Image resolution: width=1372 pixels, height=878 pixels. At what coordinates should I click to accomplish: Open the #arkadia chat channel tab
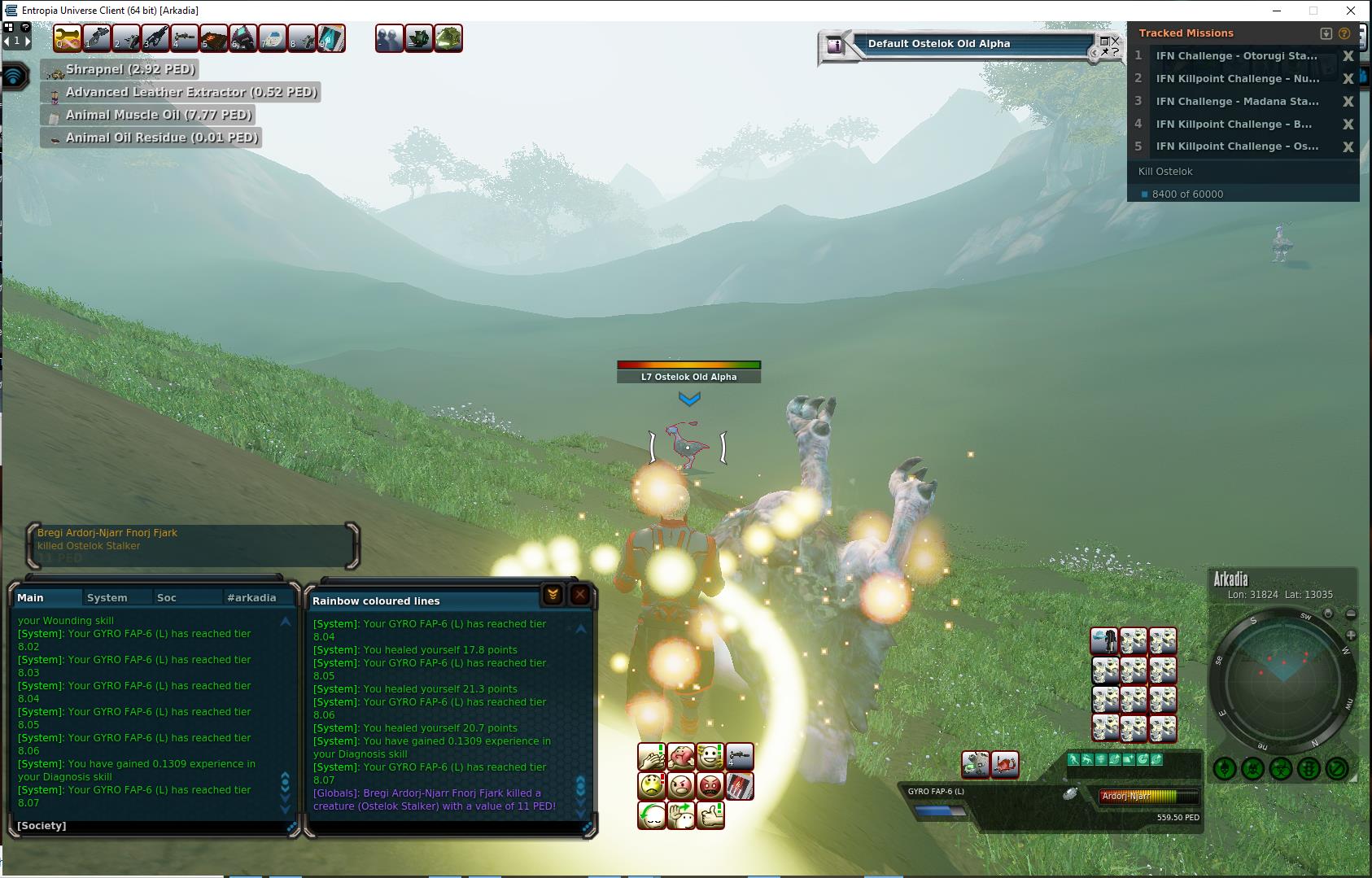tap(251, 597)
